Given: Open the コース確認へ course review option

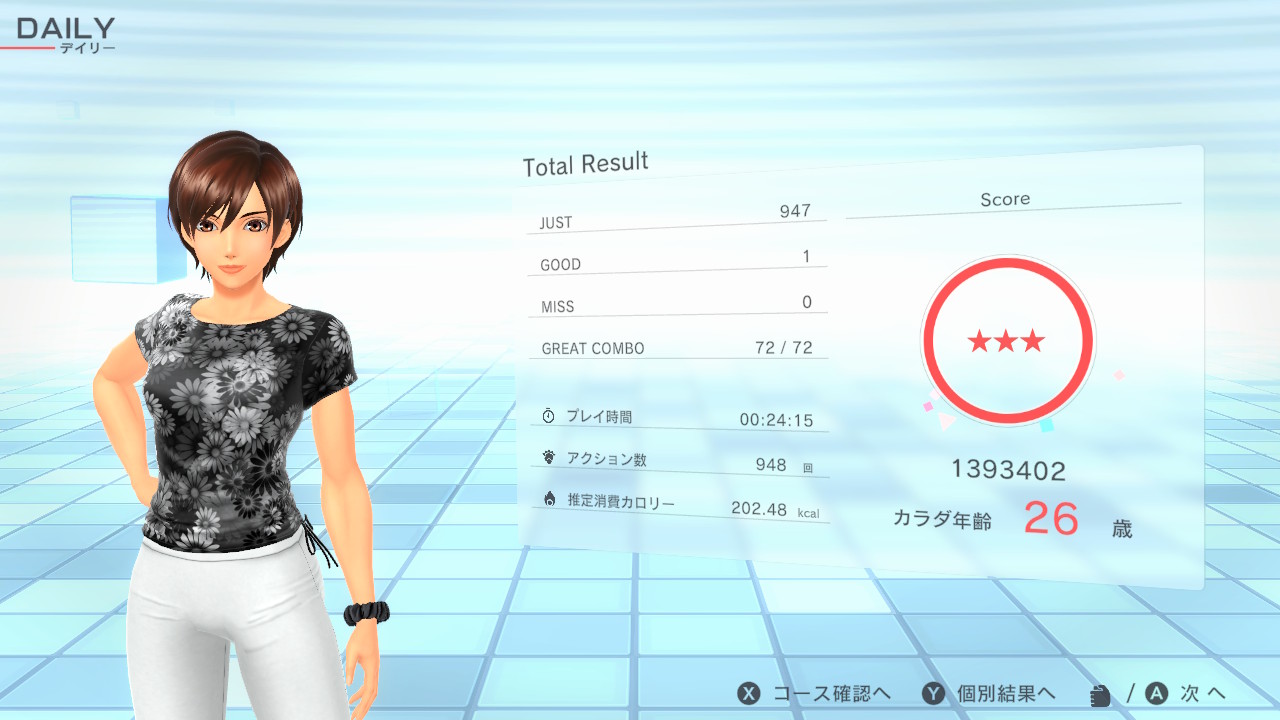Looking at the screenshot, I should (x=815, y=693).
